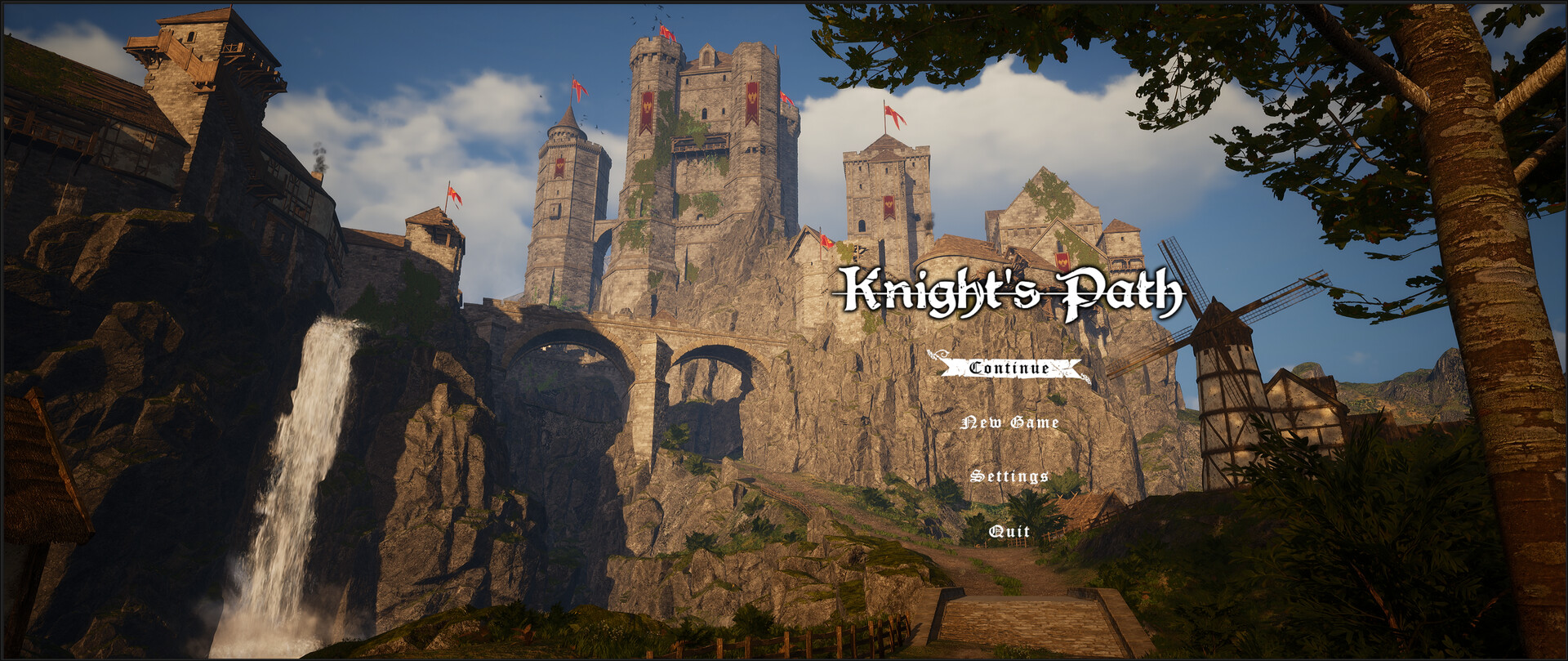Adjust game preferences through Settings
The width and height of the screenshot is (1568, 661).
(1009, 477)
